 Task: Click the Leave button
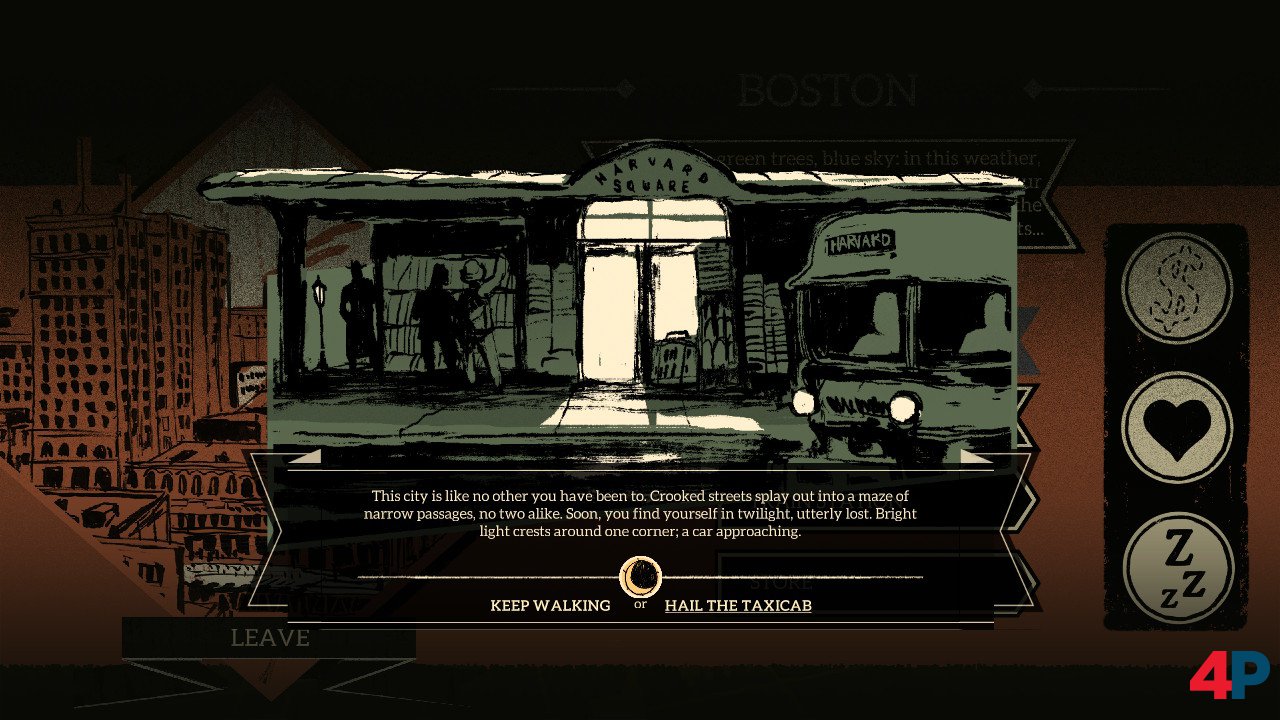click(x=270, y=638)
